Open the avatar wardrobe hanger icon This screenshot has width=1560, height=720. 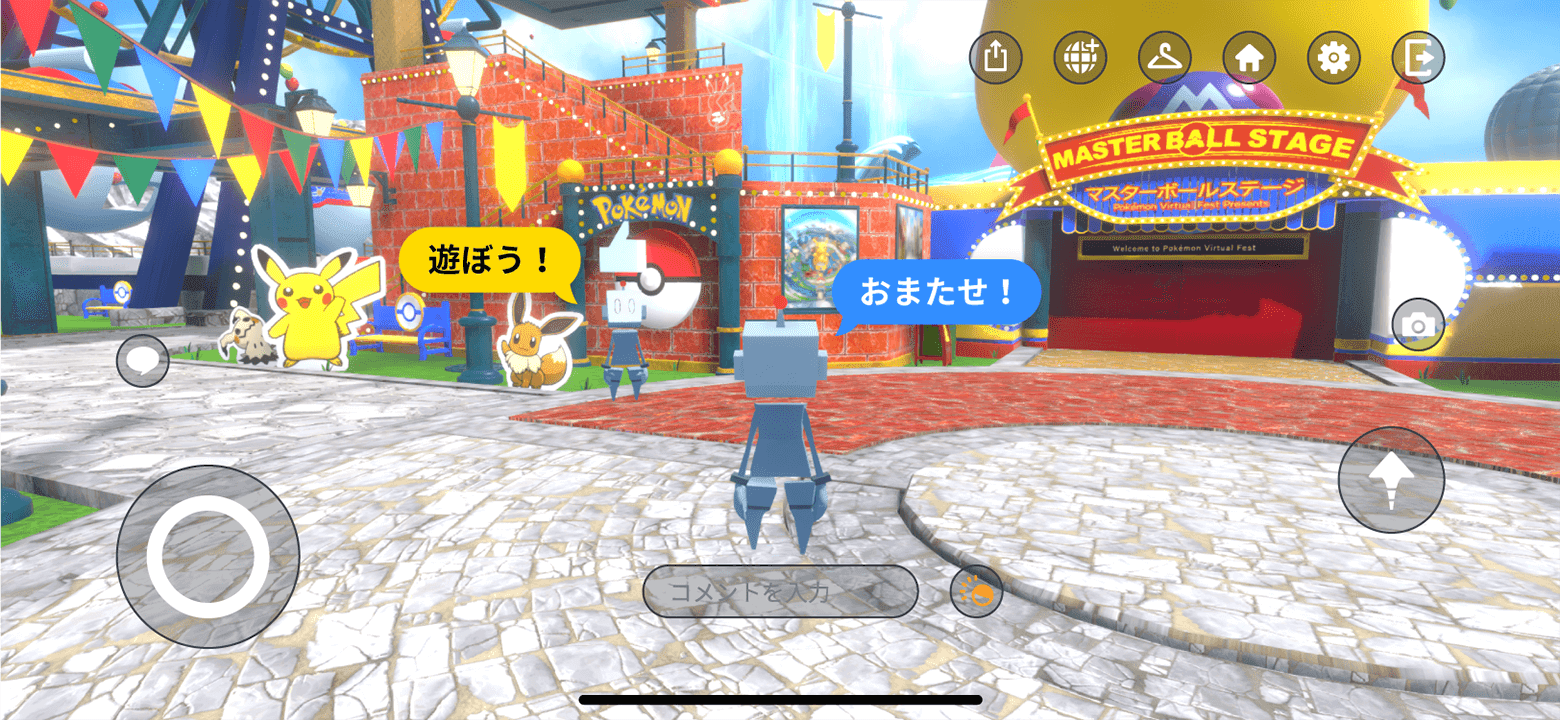point(1164,57)
